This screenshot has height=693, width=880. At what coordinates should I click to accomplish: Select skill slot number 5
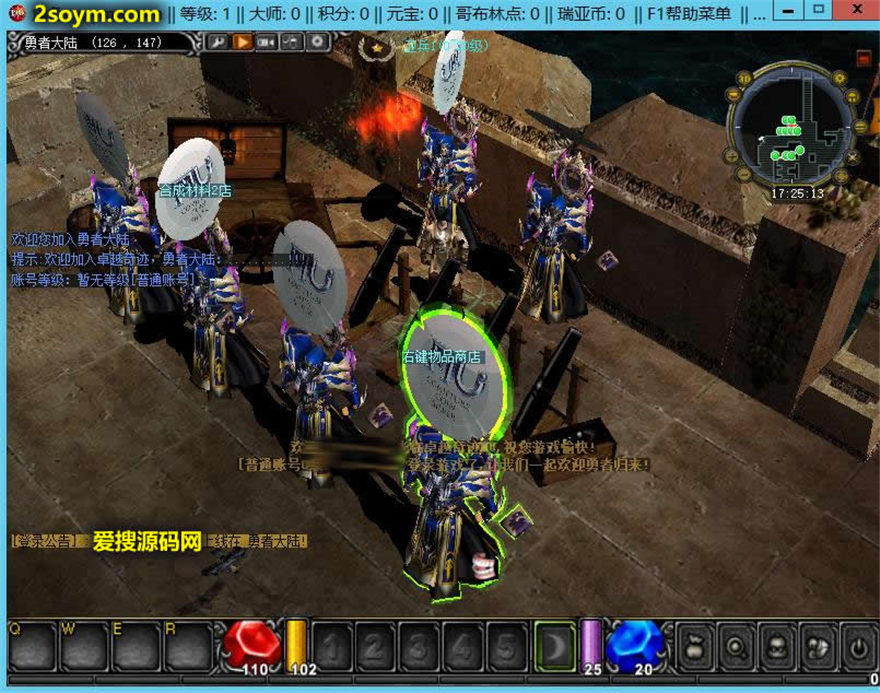[x=507, y=646]
